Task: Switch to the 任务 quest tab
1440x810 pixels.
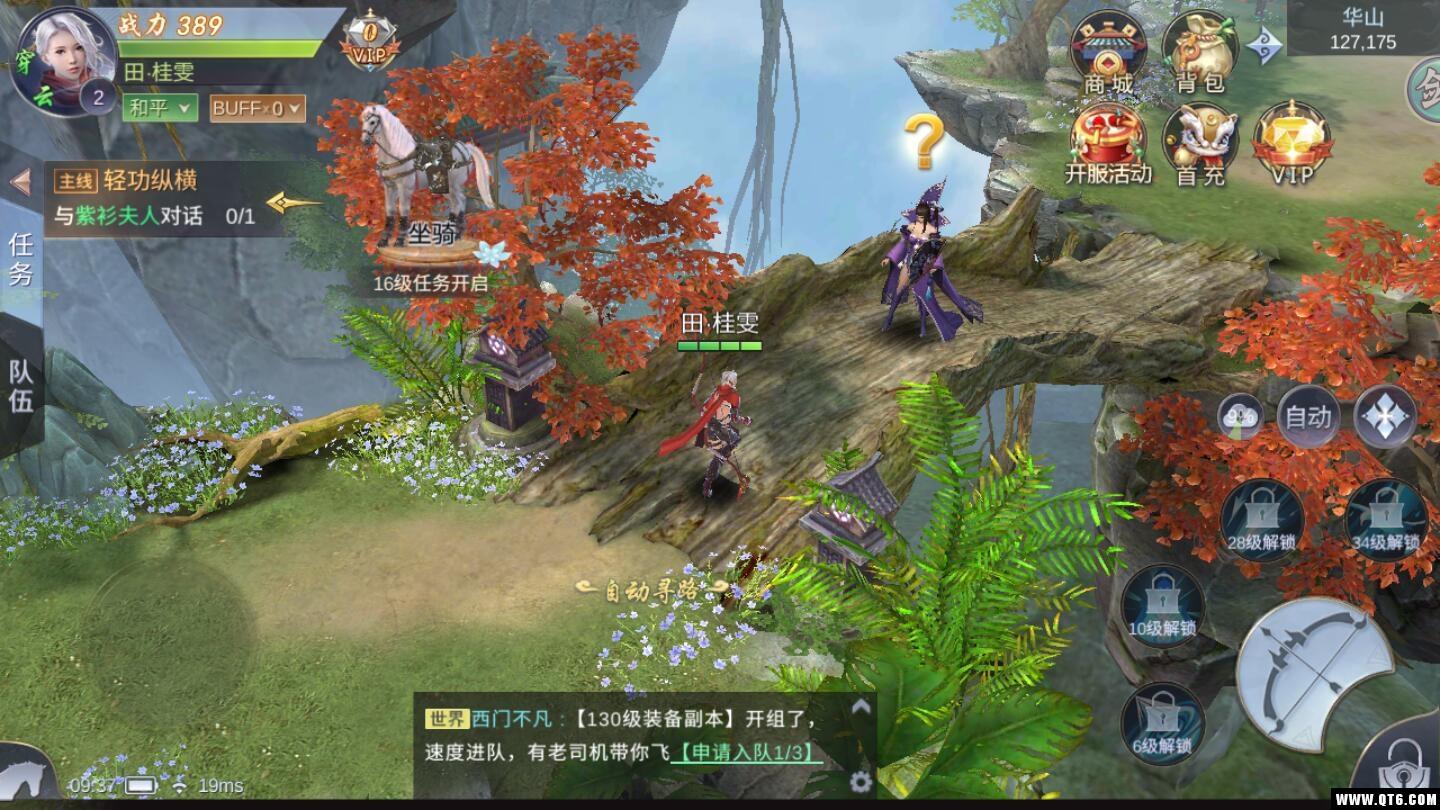Action: 21,258
